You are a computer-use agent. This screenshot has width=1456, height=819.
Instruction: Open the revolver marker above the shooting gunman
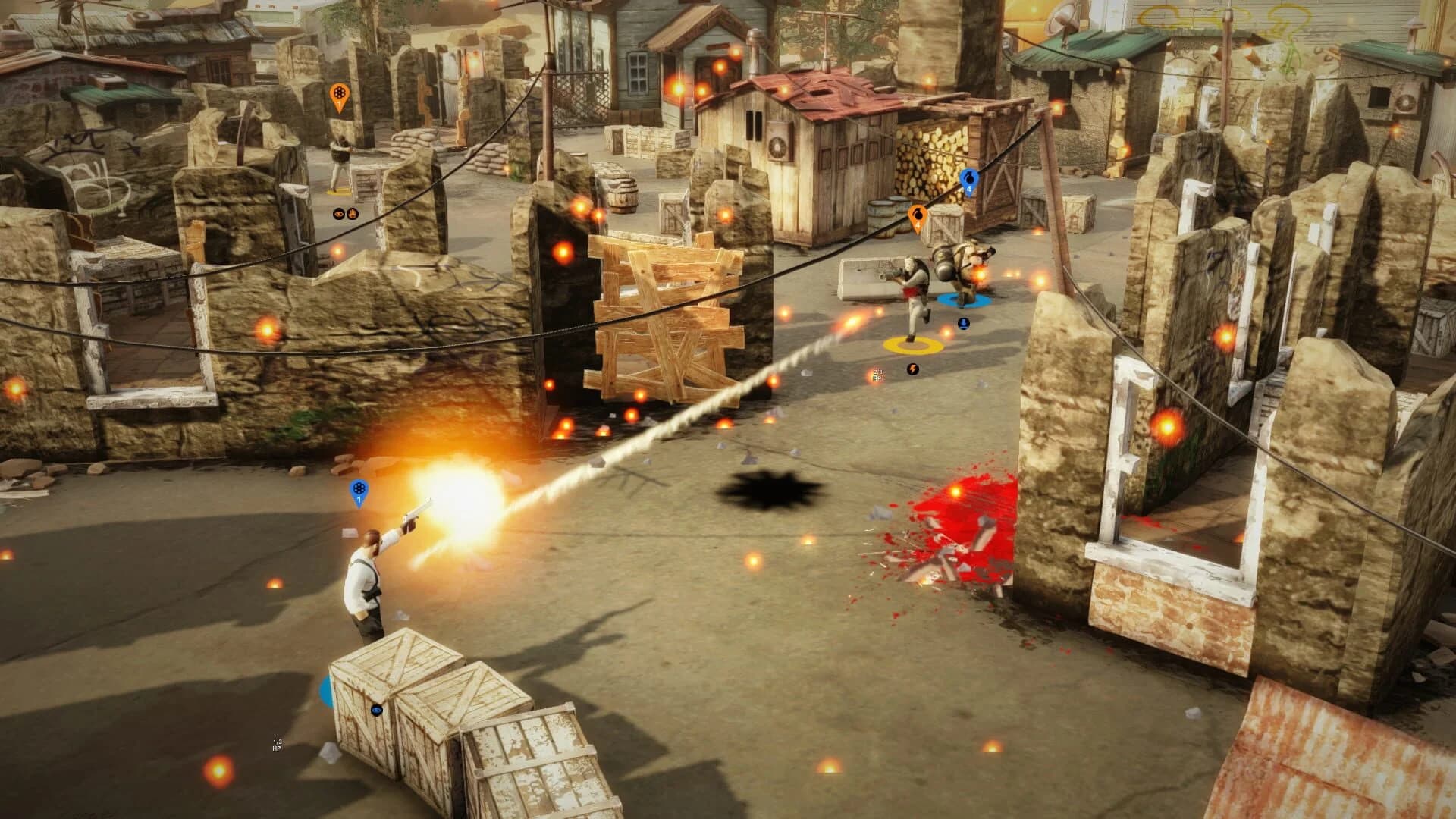(x=359, y=488)
